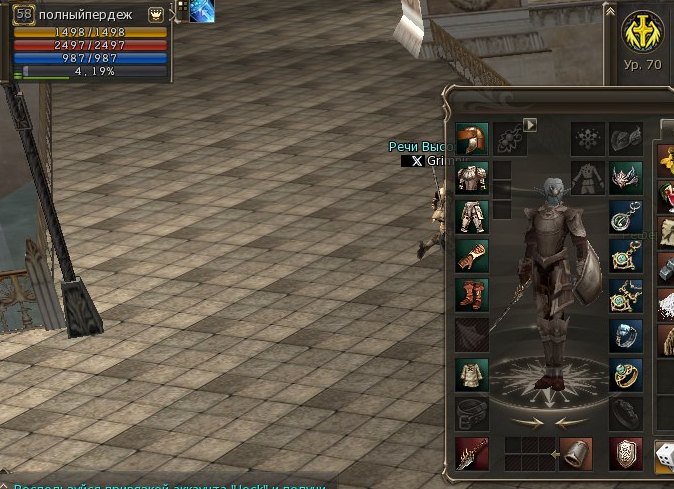Image resolution: width=674 pixels, height=489 pixels.
Task: Select the equipped serrated sword weapon slot
Action: (x=471, y=453)
